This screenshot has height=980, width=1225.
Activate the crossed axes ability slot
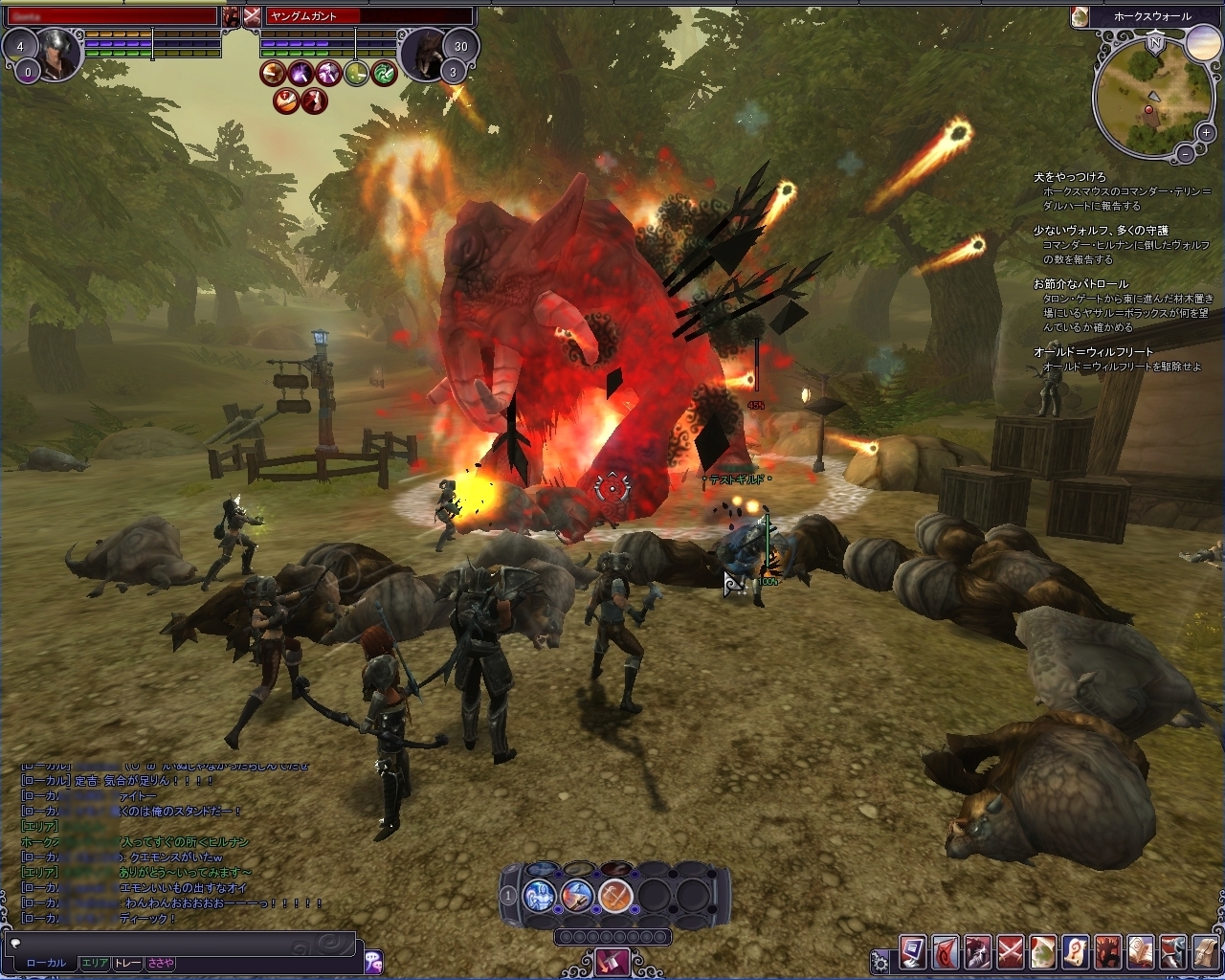(x=615, y=897)
